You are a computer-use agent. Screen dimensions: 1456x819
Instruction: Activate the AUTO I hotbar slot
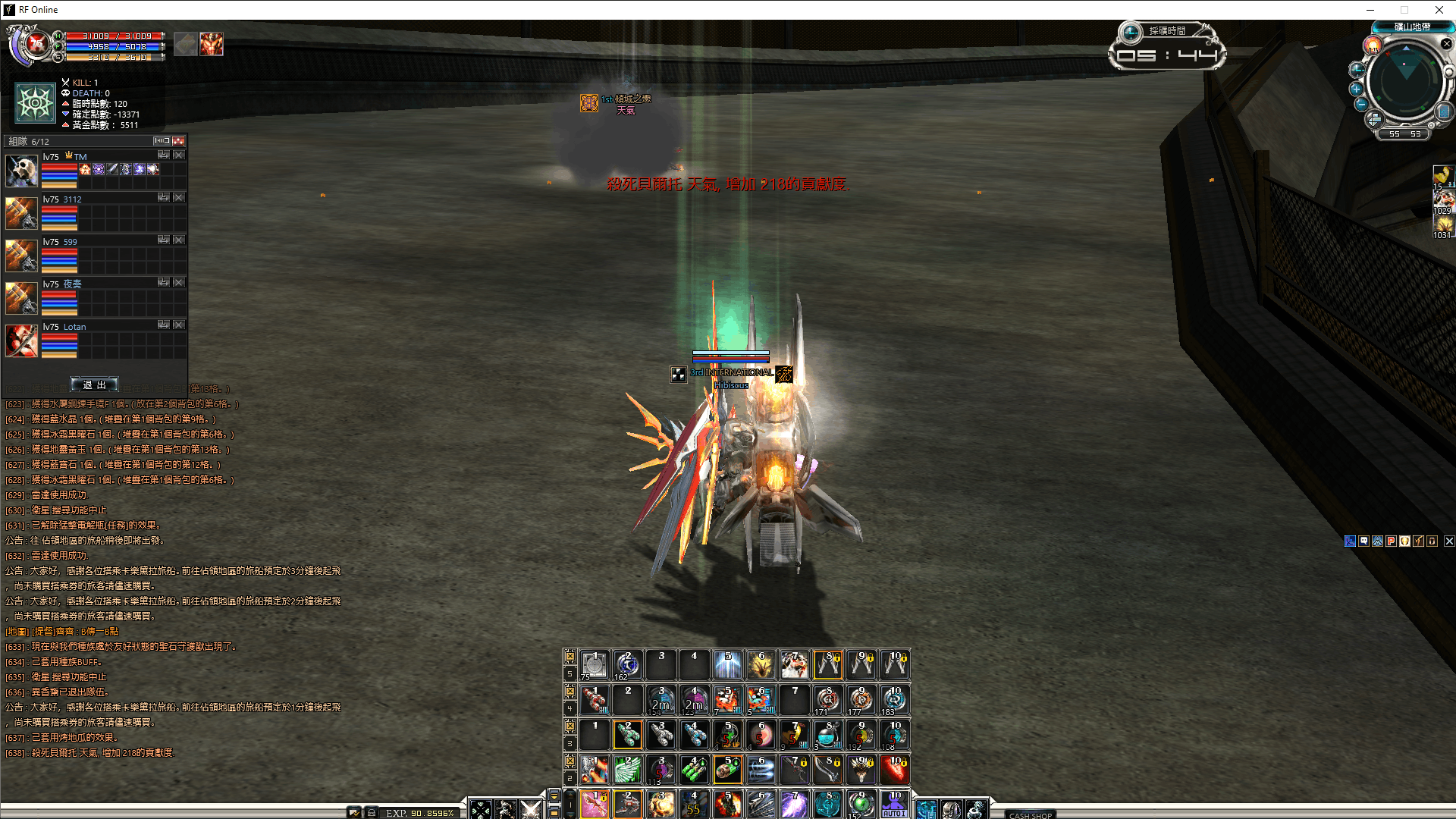(894, 805)
